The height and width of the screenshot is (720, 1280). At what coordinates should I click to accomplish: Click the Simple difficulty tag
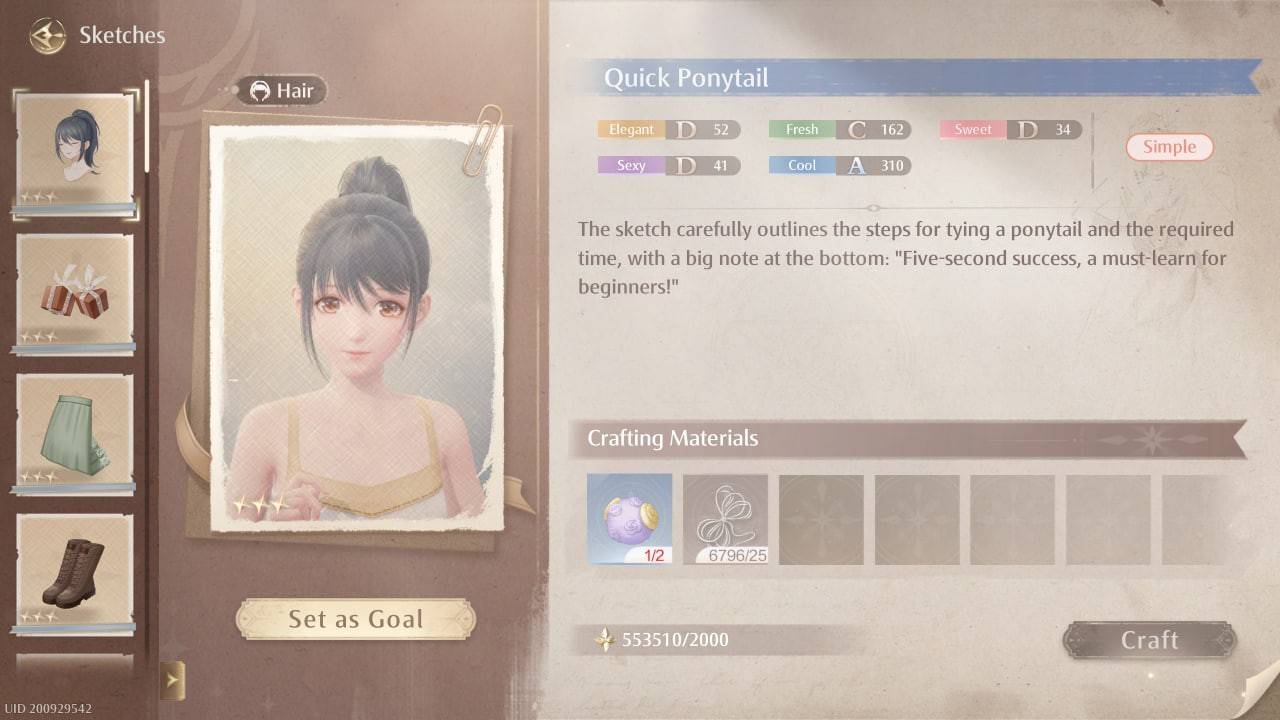(1169, 147)
